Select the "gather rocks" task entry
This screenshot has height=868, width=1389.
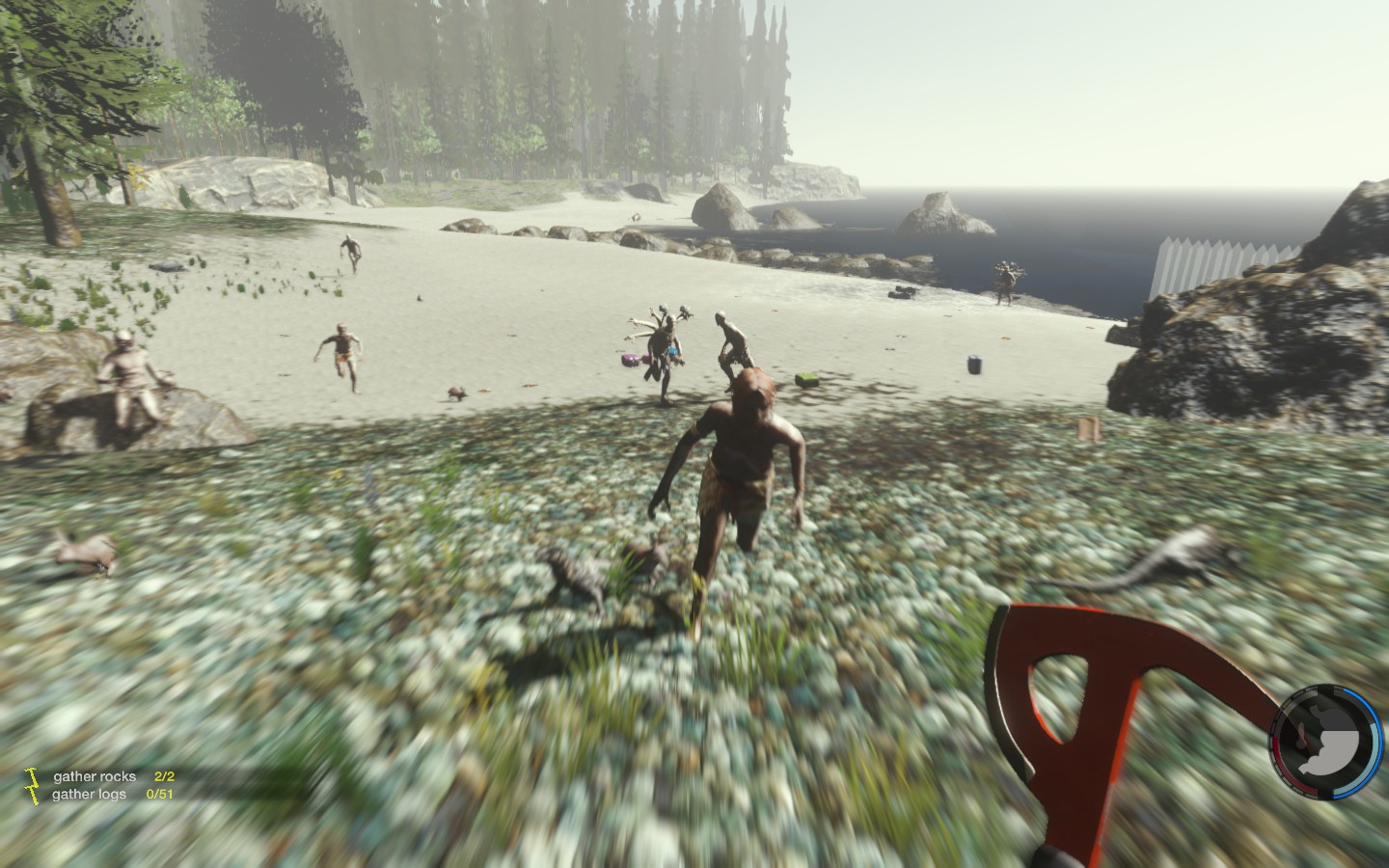[95, 776]
